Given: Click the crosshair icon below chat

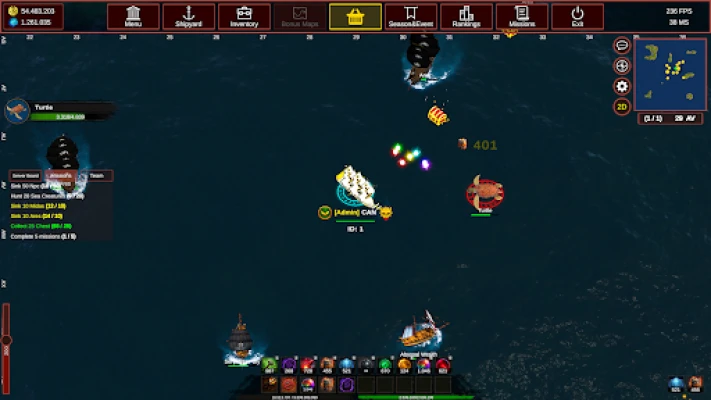Looking at the screenshot, I should (x=622, y=66).
